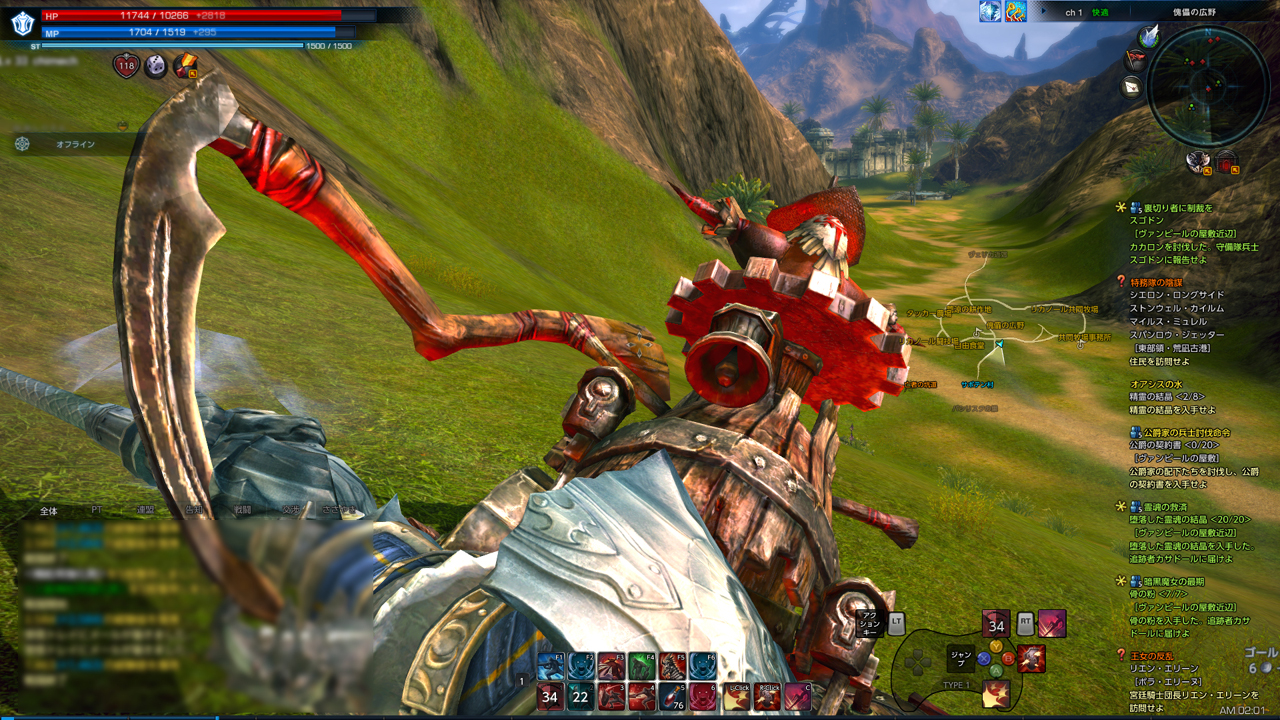
Task: Open the red flag icon beside minimap
Action: pyautogui.click(x=1135, y=59)
